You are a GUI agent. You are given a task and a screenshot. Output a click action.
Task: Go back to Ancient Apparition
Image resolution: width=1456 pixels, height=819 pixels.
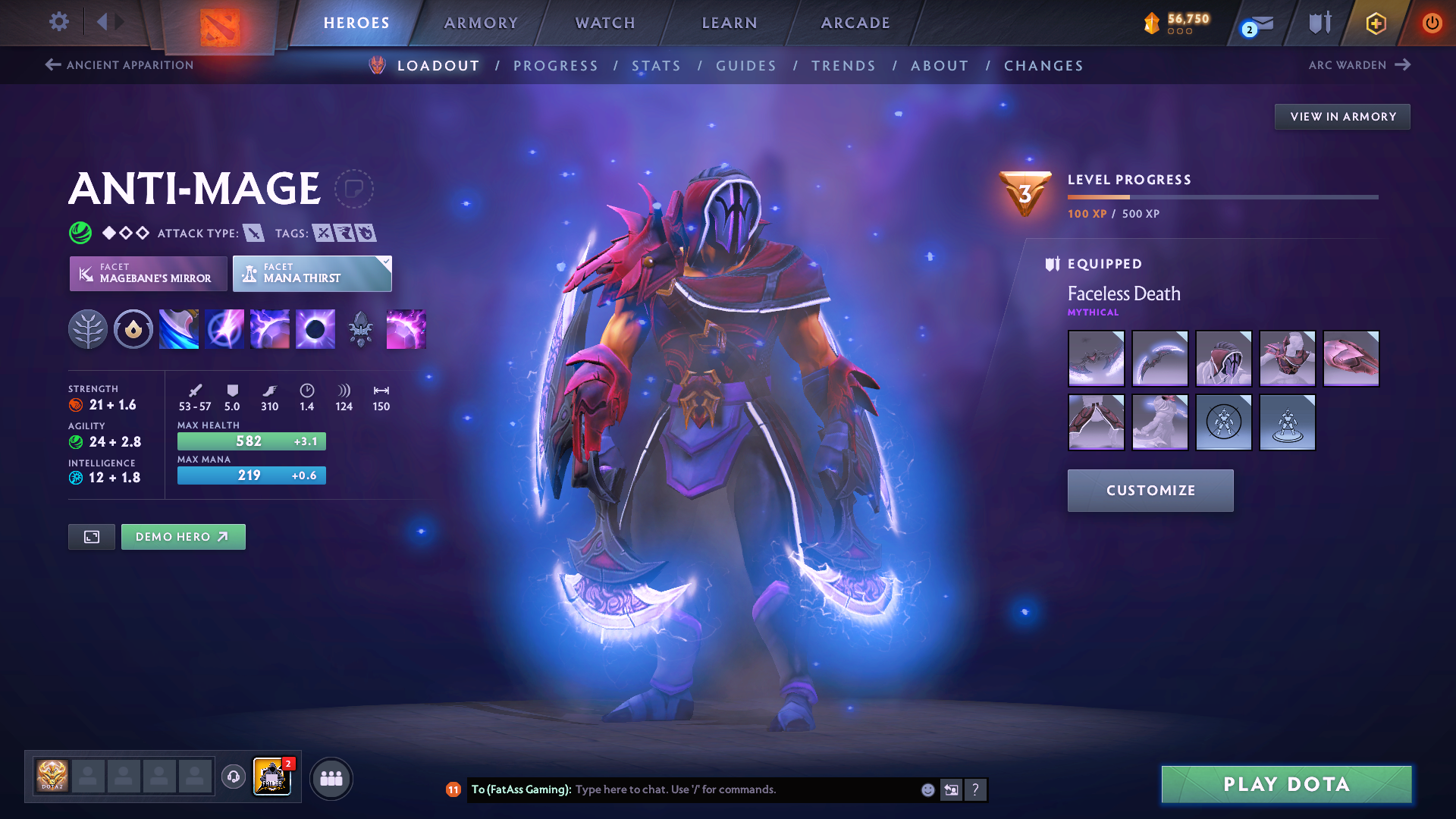(x=120, y=65)
